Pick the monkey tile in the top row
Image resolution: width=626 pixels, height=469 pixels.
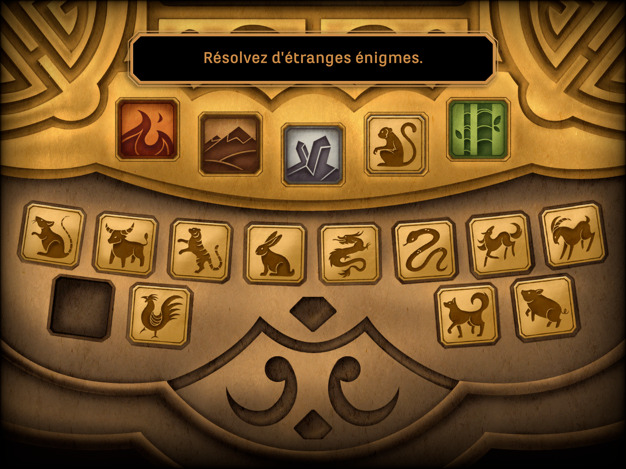coord(396,144)
